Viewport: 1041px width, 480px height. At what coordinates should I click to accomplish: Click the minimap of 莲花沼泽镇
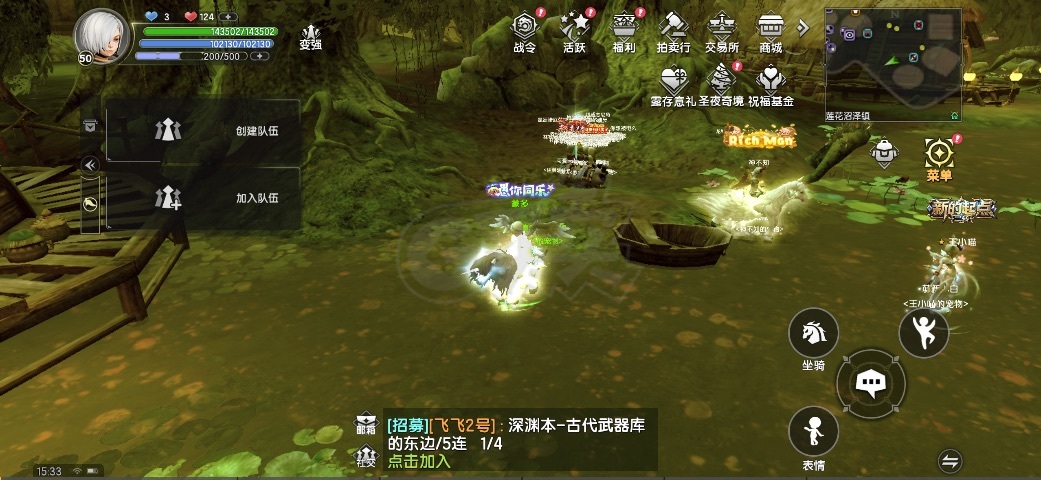pyautogui.click(x=892, y=60)
